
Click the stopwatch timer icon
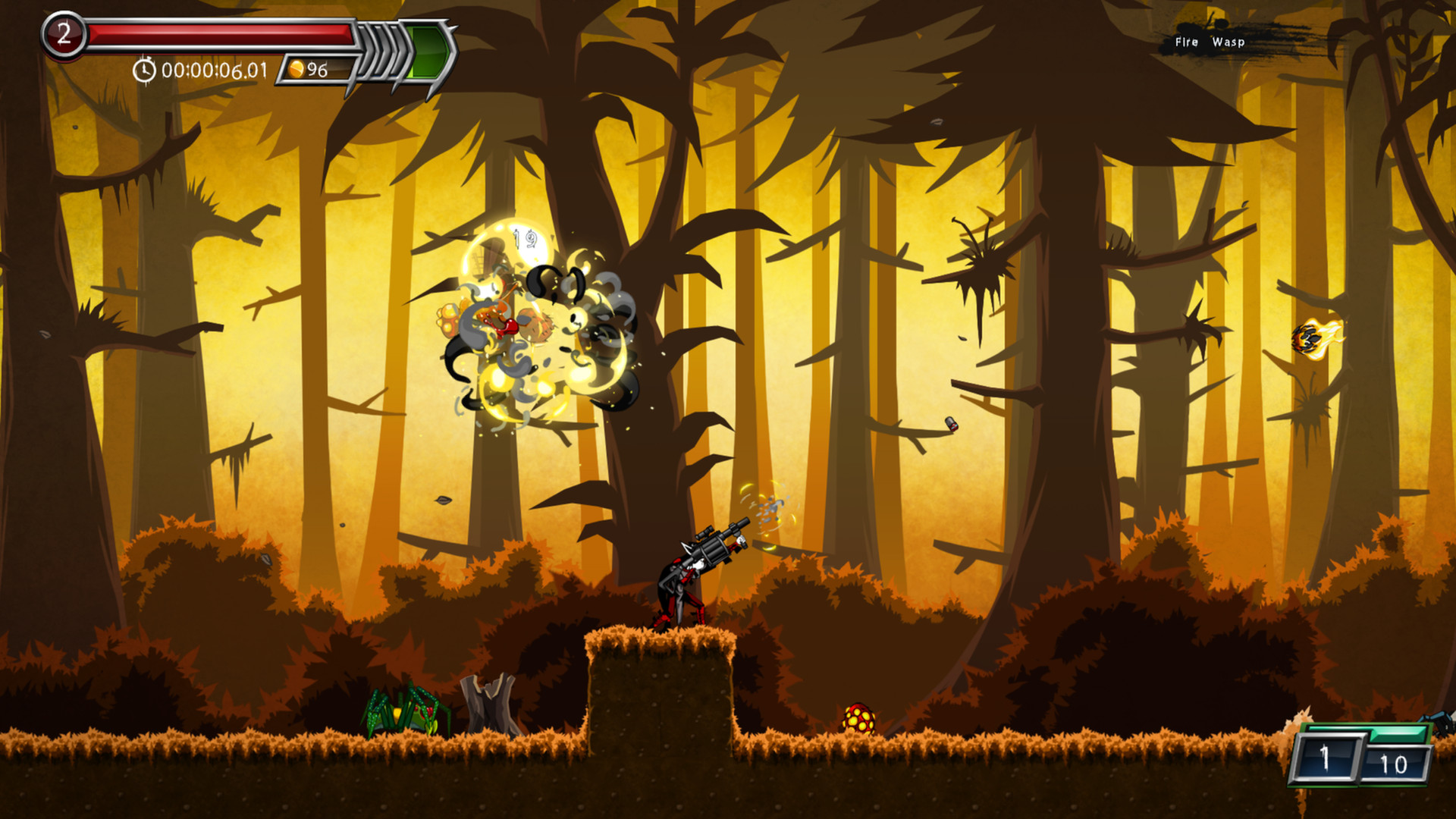(x=144, y=70)
